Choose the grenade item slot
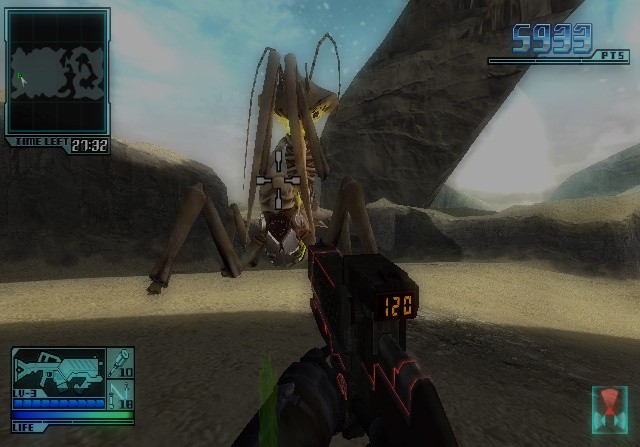The width and height of the screenshot is (640, 447). [120, 362]
